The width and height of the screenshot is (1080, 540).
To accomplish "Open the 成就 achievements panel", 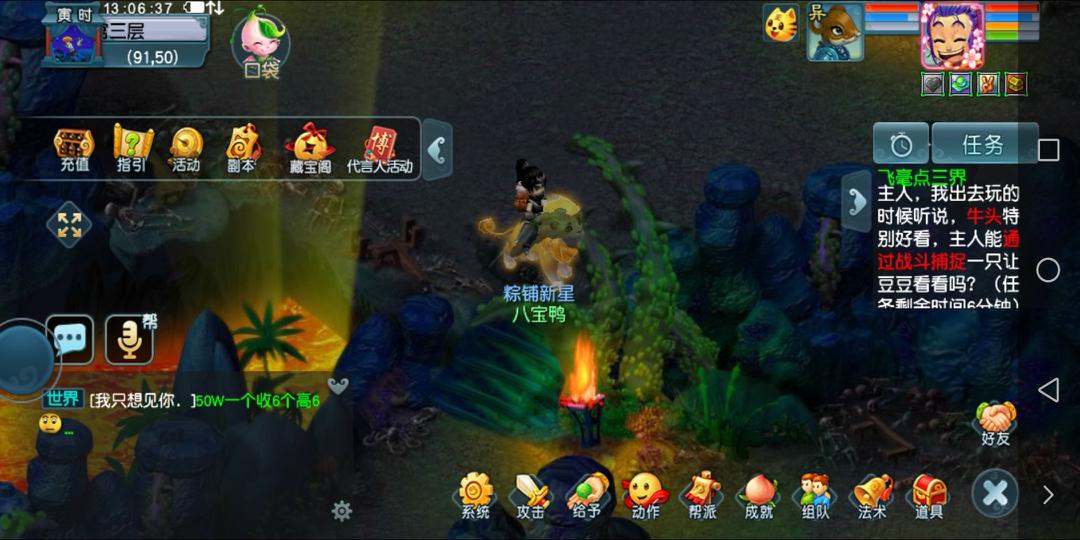I will click(x=759, y=496).
